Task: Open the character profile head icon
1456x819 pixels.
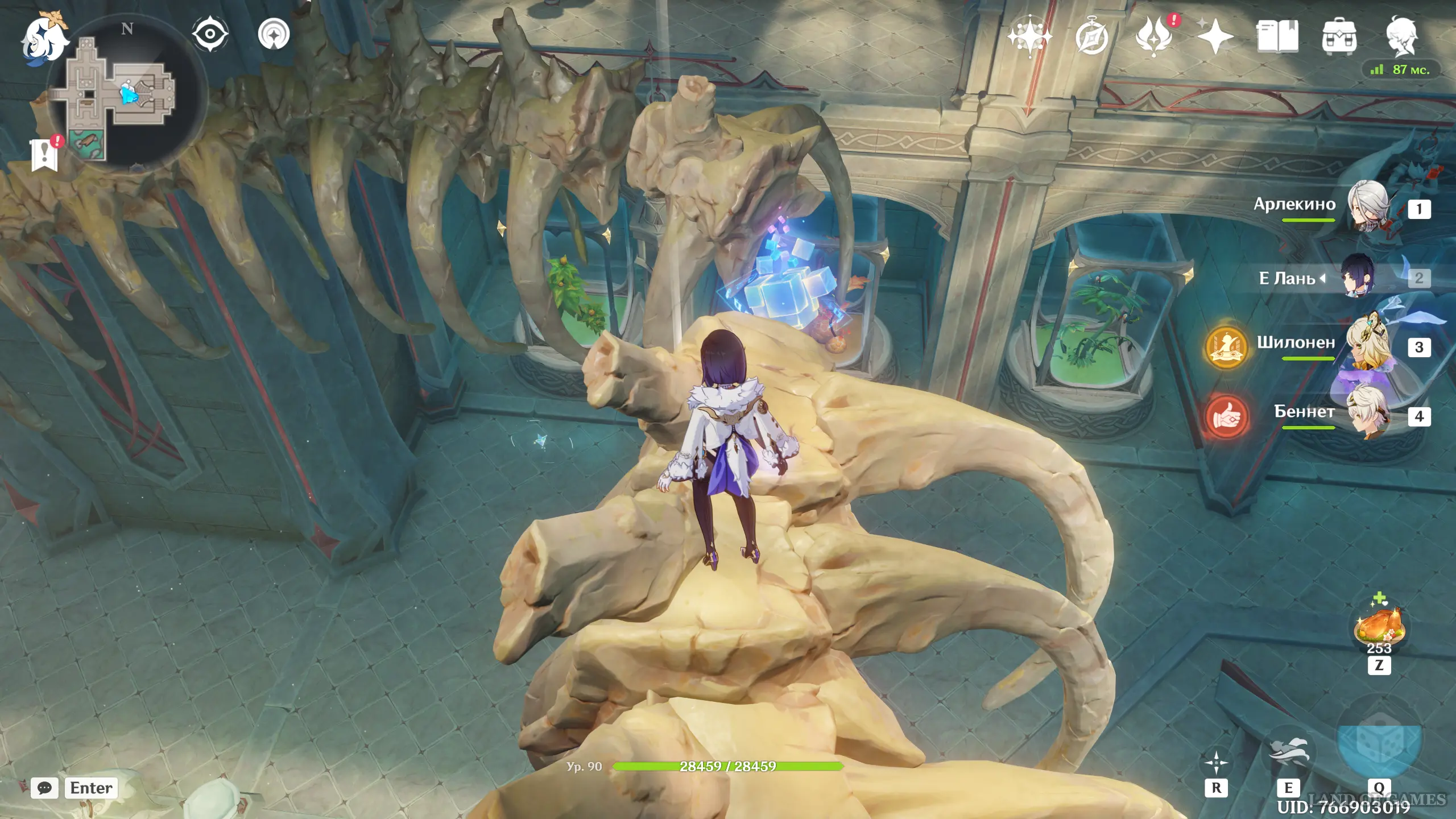Action: tap(1402, 36)
